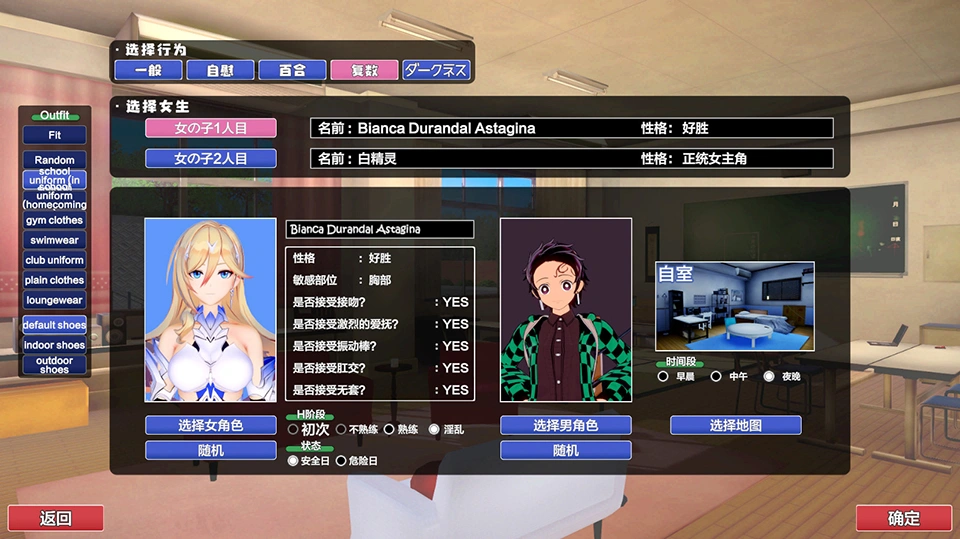The height and width of the screenshot is (539, 960).
Task: Choose the 安全日 state radio
Action: tap(292, 461)
